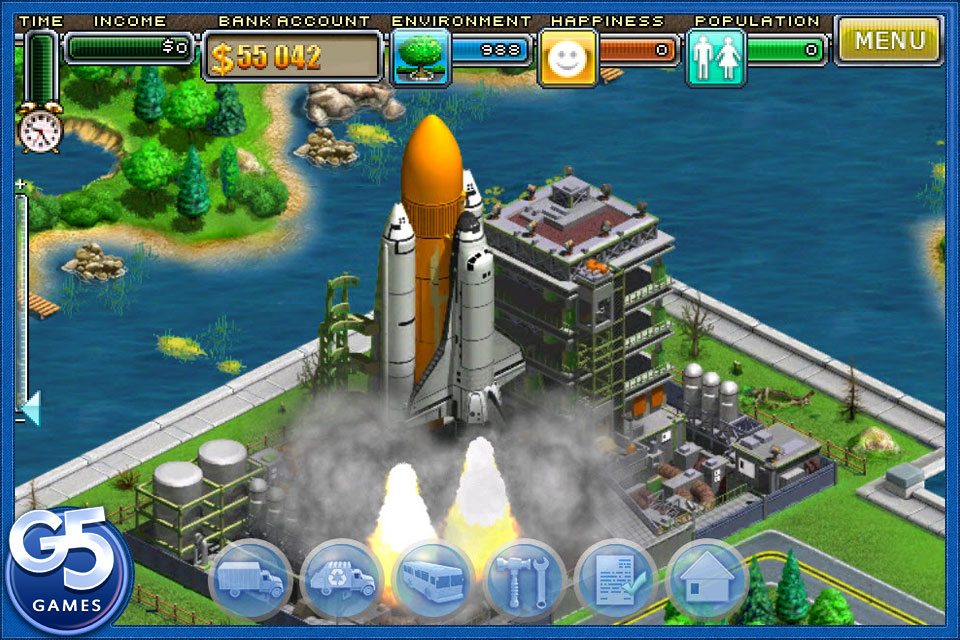Screen dimensions: 960x640
Task: Click the population people icon
Action: pos(715,57)
